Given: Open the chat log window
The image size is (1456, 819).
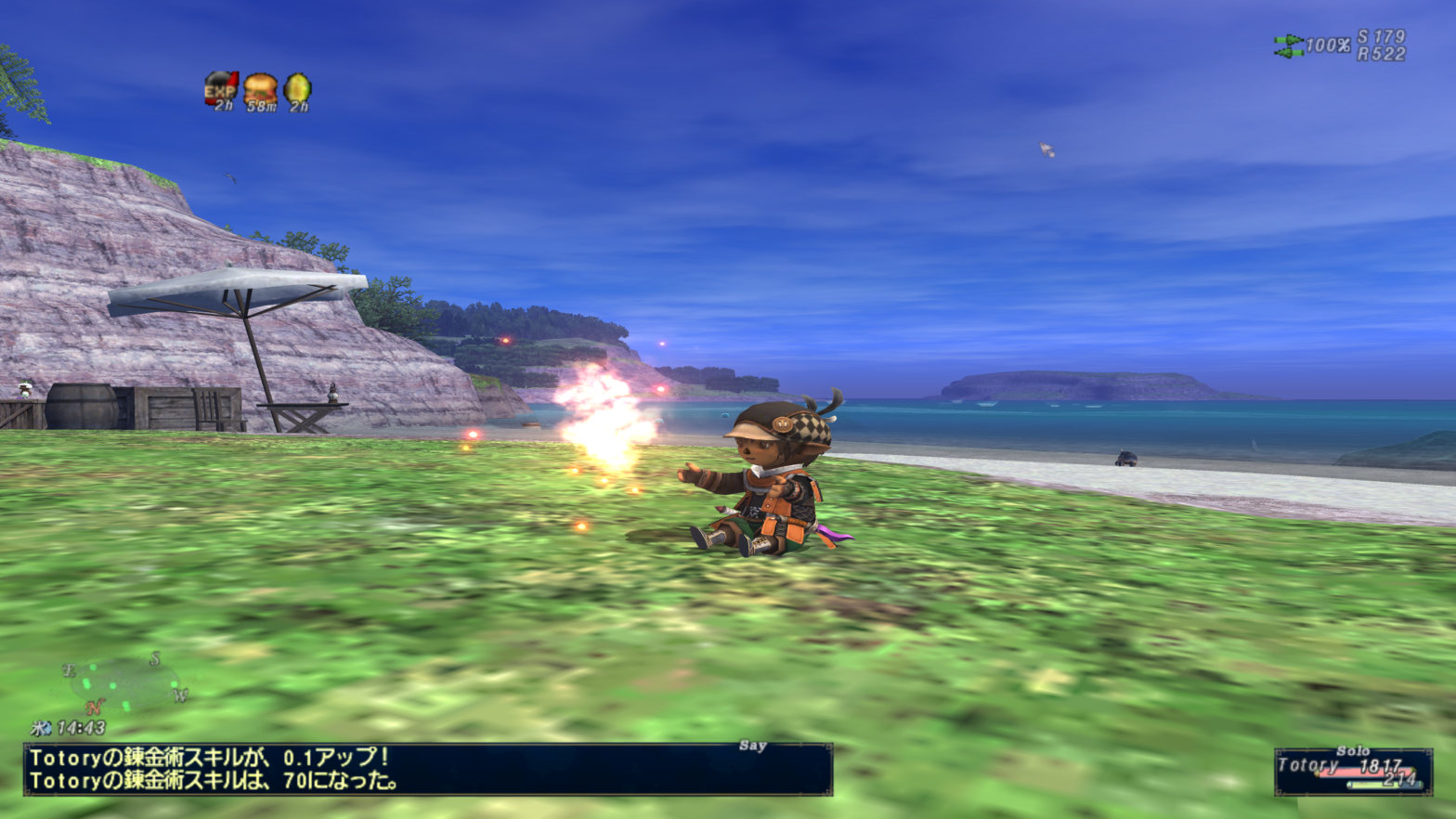Looking at the screenshot, I should pos(427,769).
